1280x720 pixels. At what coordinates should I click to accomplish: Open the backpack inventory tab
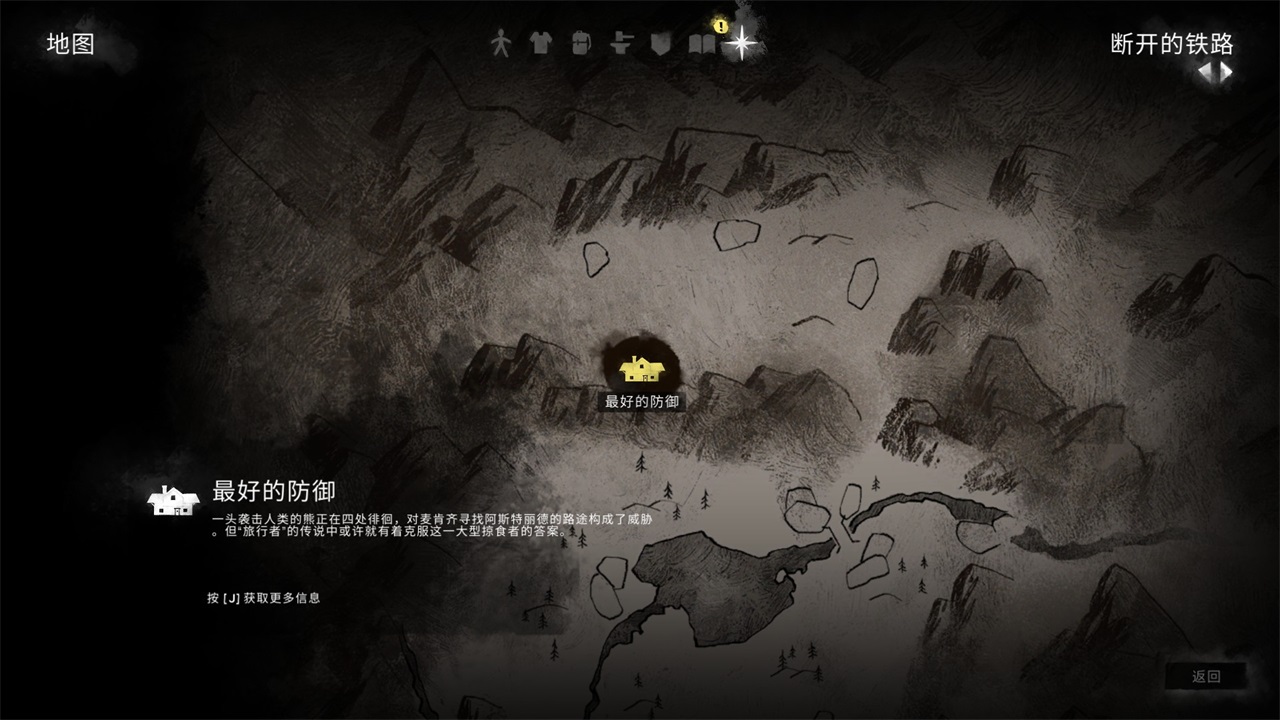[580, 43]
